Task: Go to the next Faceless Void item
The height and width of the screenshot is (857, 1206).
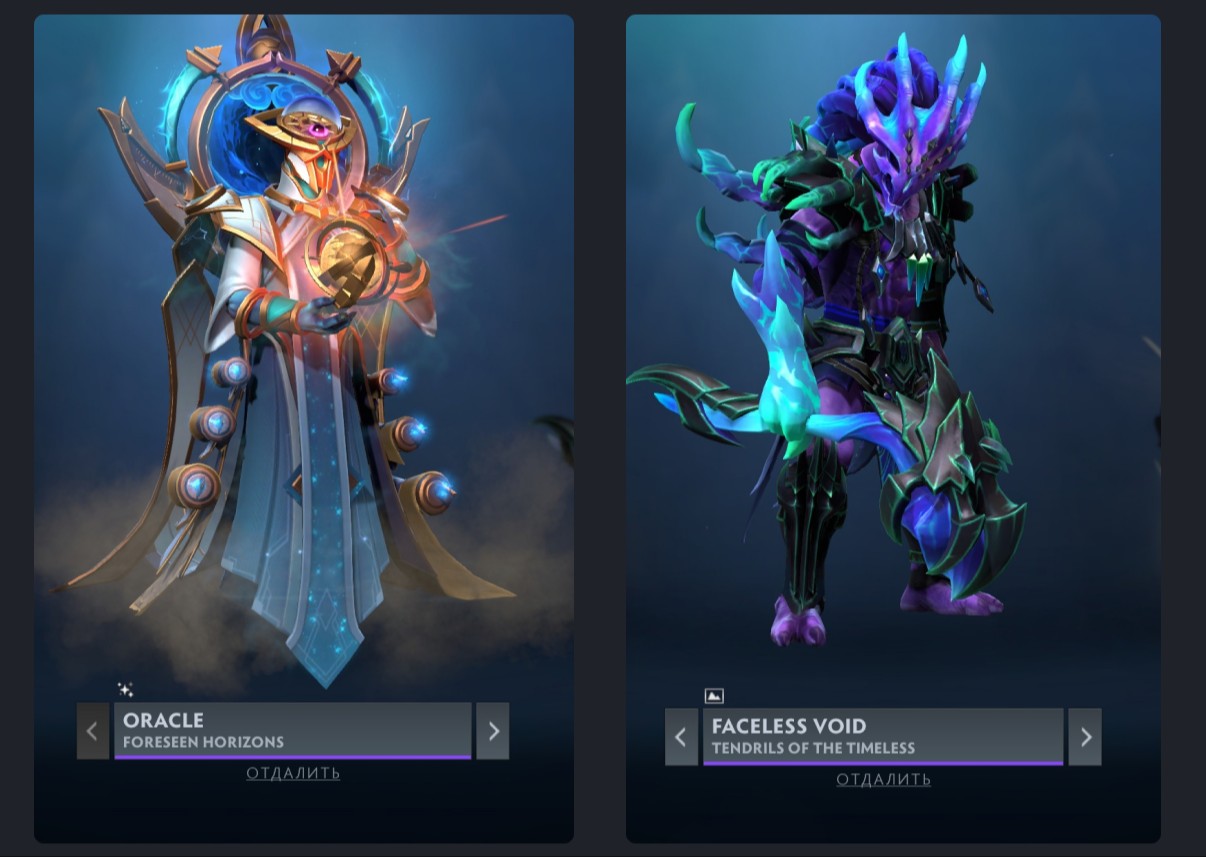Action: (x=1085, y=737)
